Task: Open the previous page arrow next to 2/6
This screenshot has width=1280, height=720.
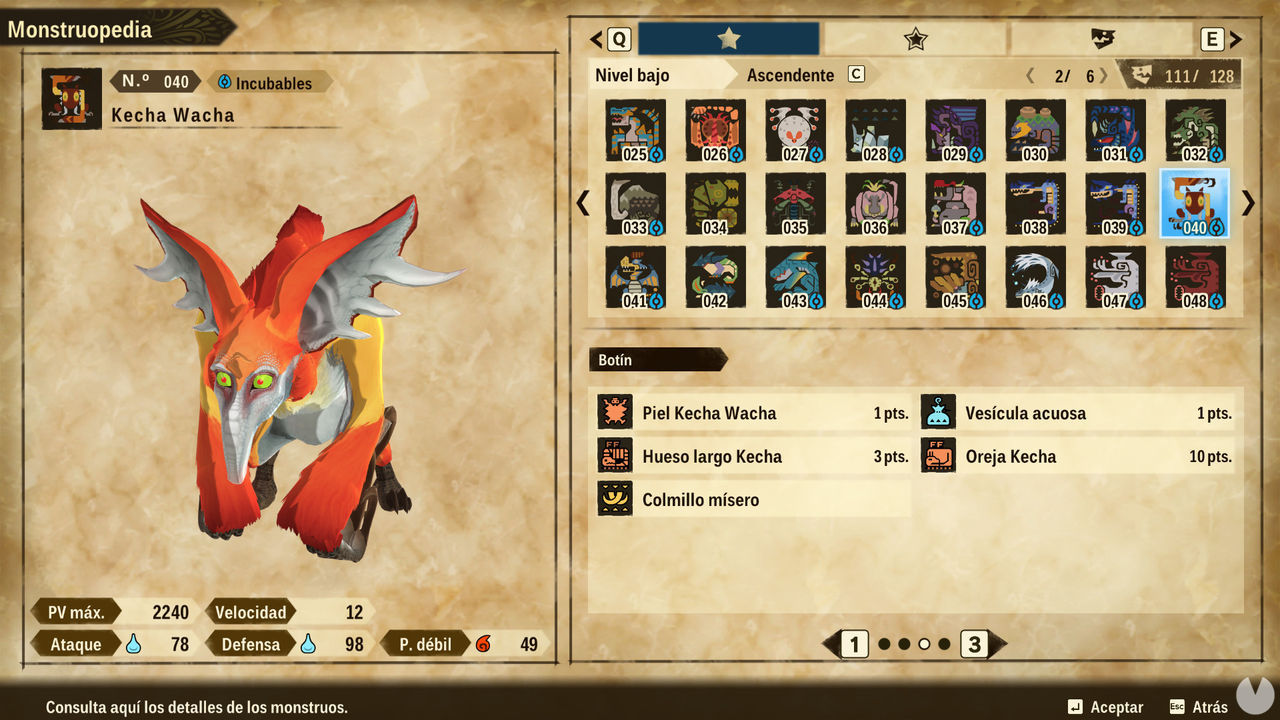Action: (x=1030, y=74)
